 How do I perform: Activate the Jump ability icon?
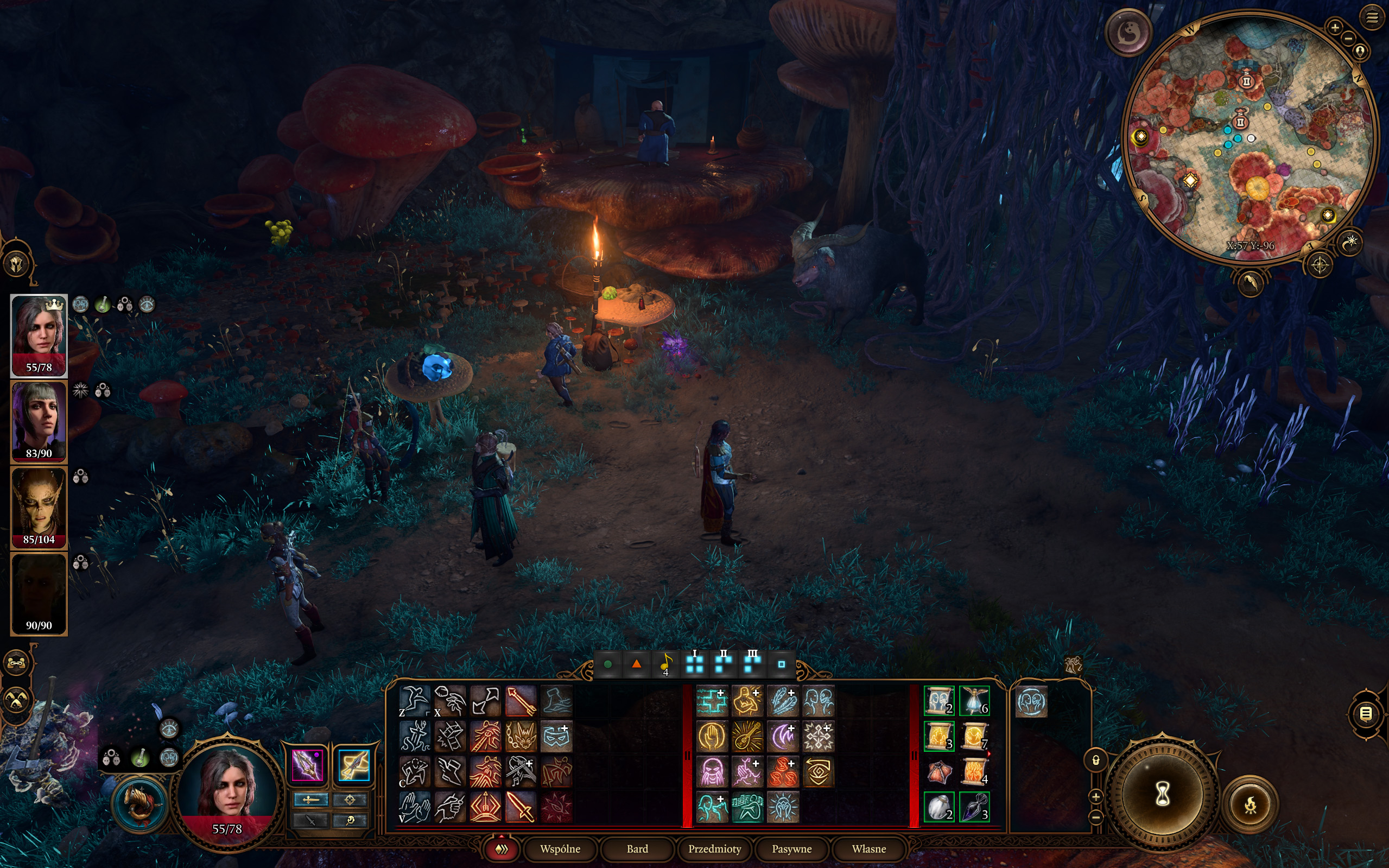pos(414,700)
